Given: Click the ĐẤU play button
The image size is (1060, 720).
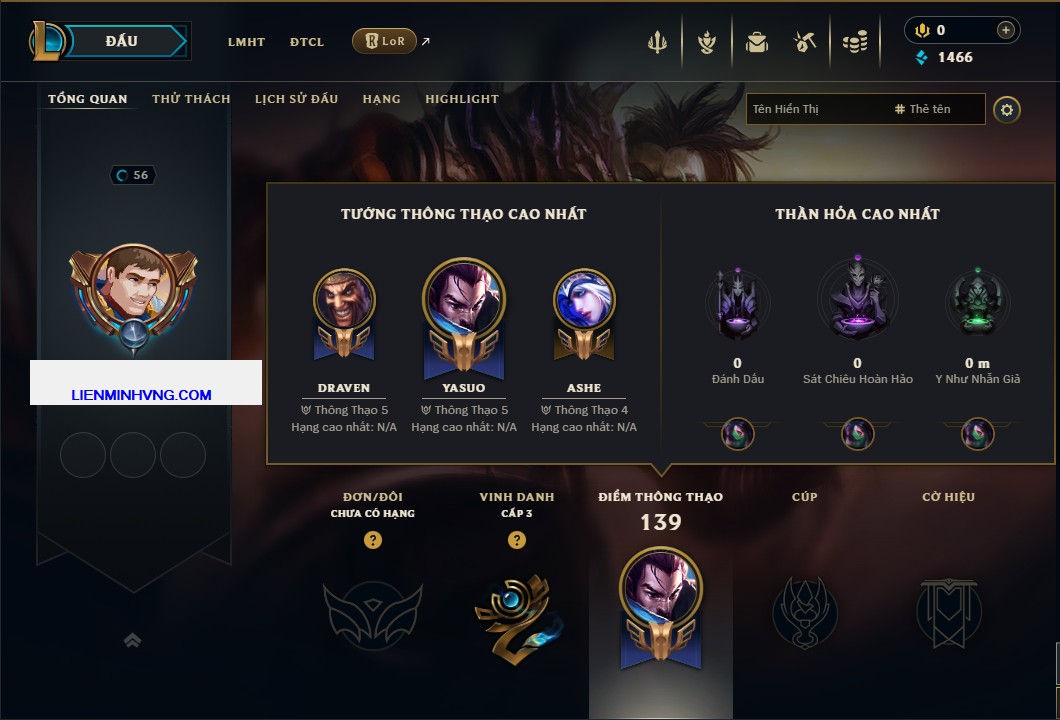Looking at the screenshot, I should coord(122,41).
